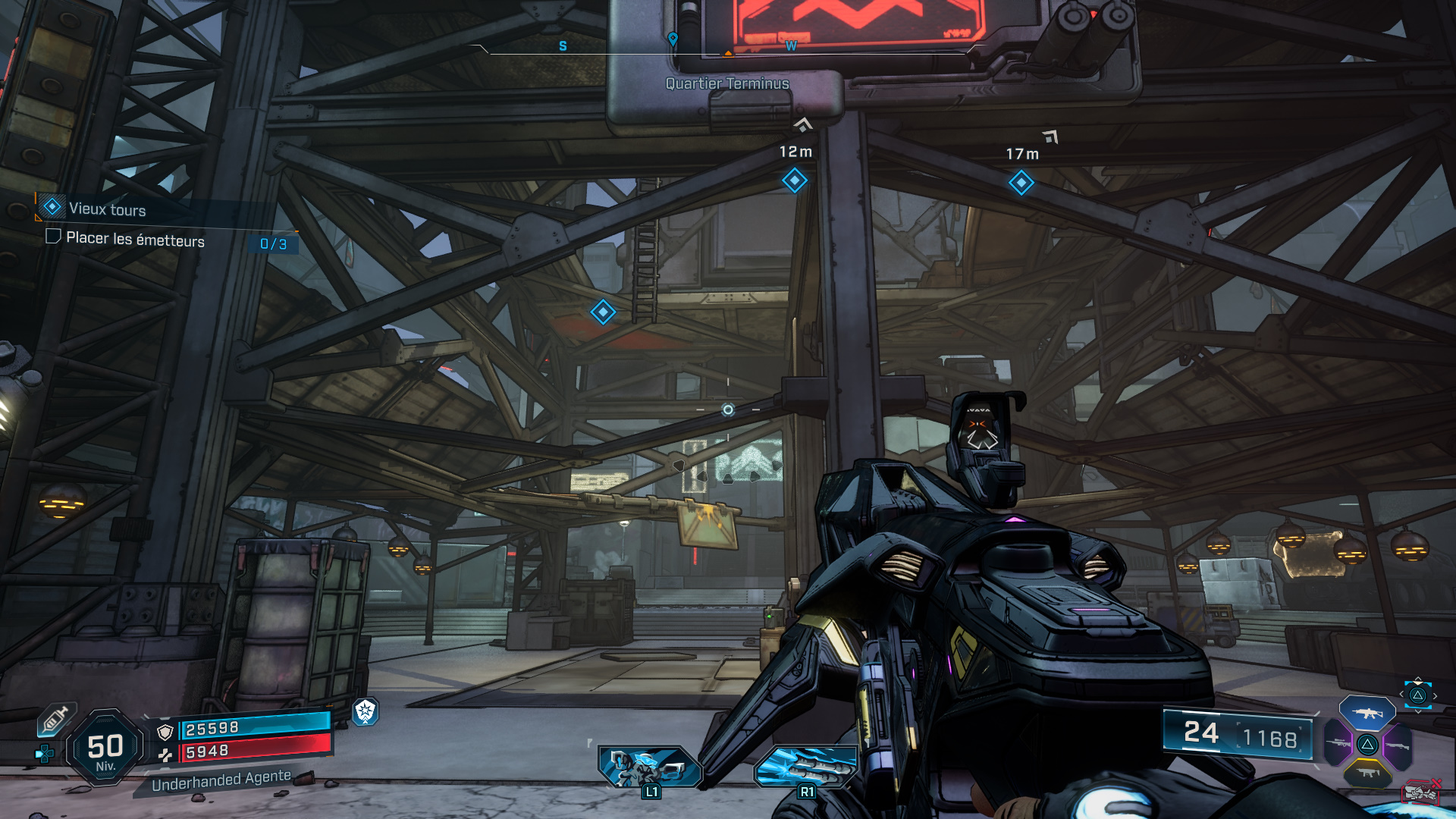Image resolution: width=1456 pixels, height=819 pixels.
Task: Select the yellow SMG slot on the weapon wheel
Action: click(x=1367, y=772)
